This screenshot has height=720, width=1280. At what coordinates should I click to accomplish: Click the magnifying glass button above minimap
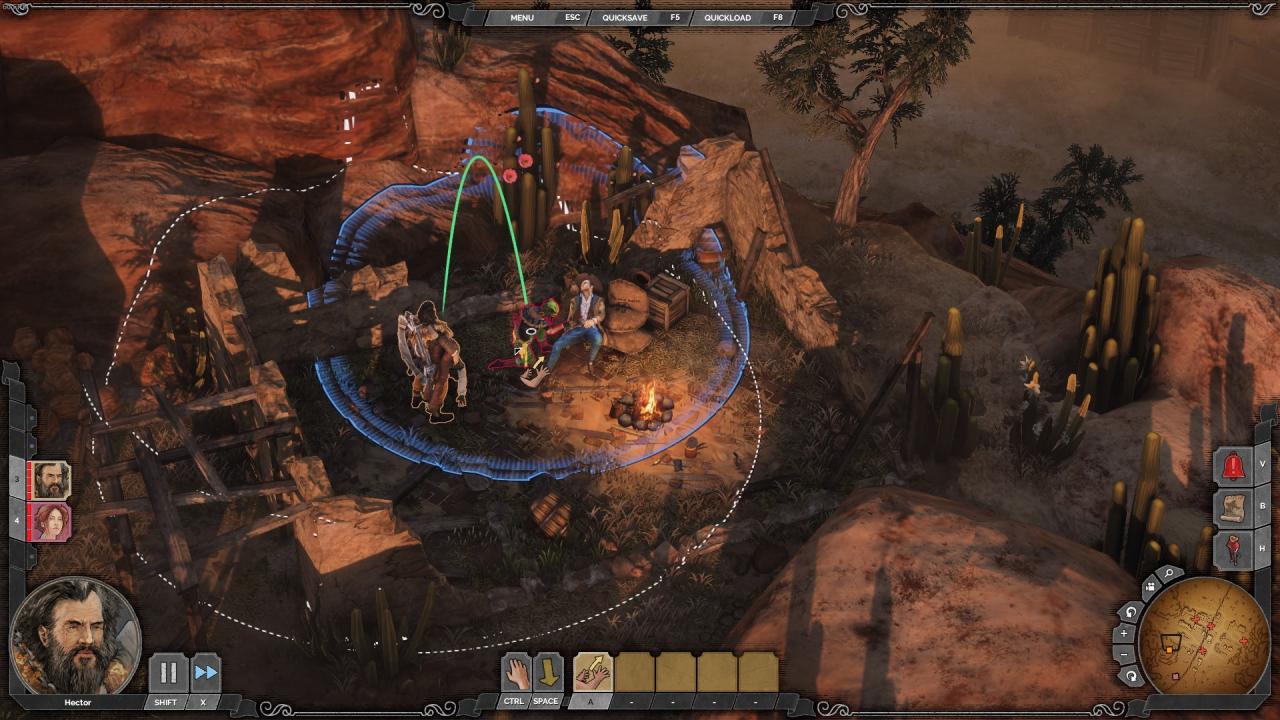point(1168,575)
